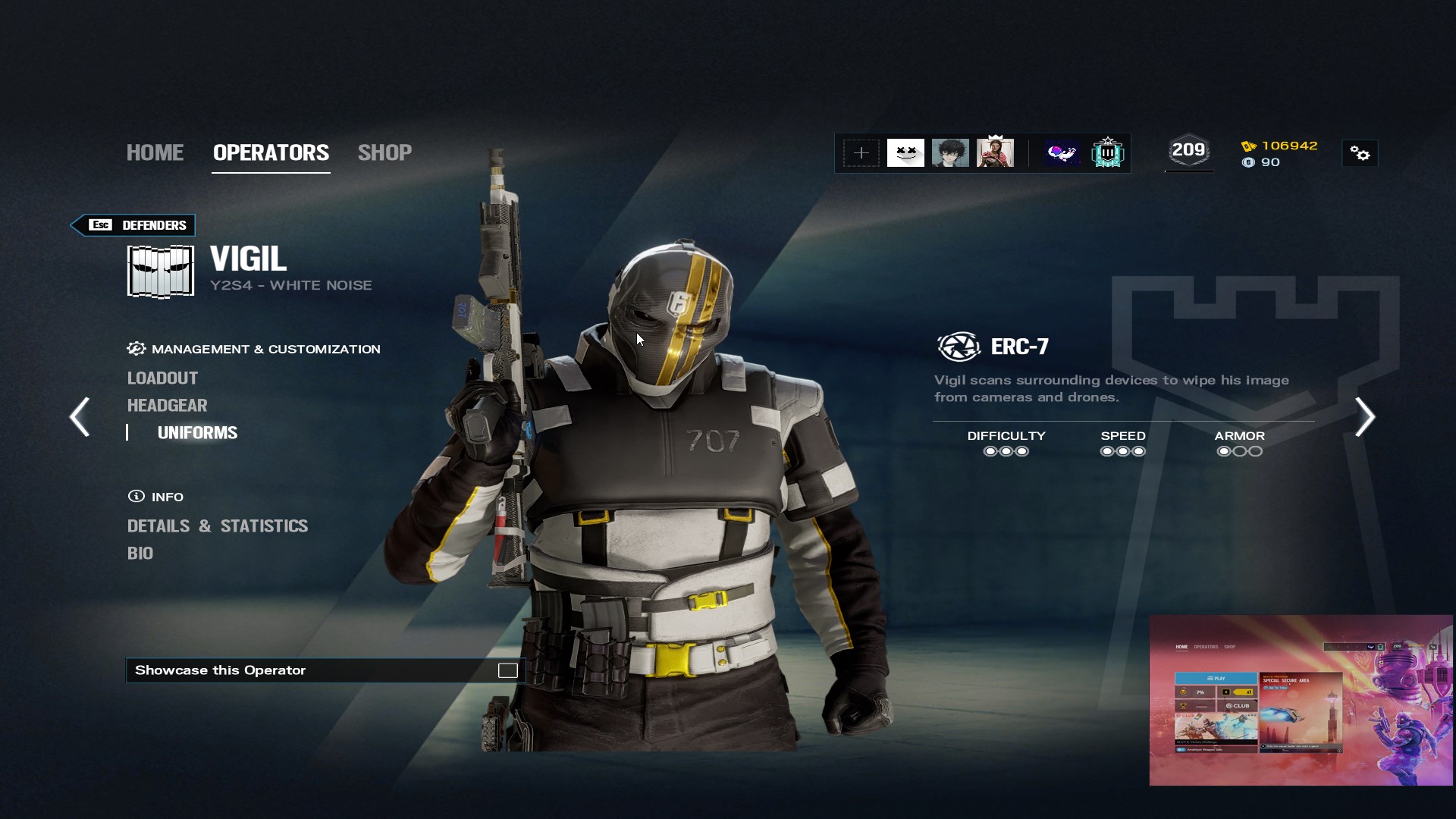The width and height of the screenshot is (1456, 819).
Task: Open Vigil's Bio page
Action: pyautogui.click(x=140, y=553)
